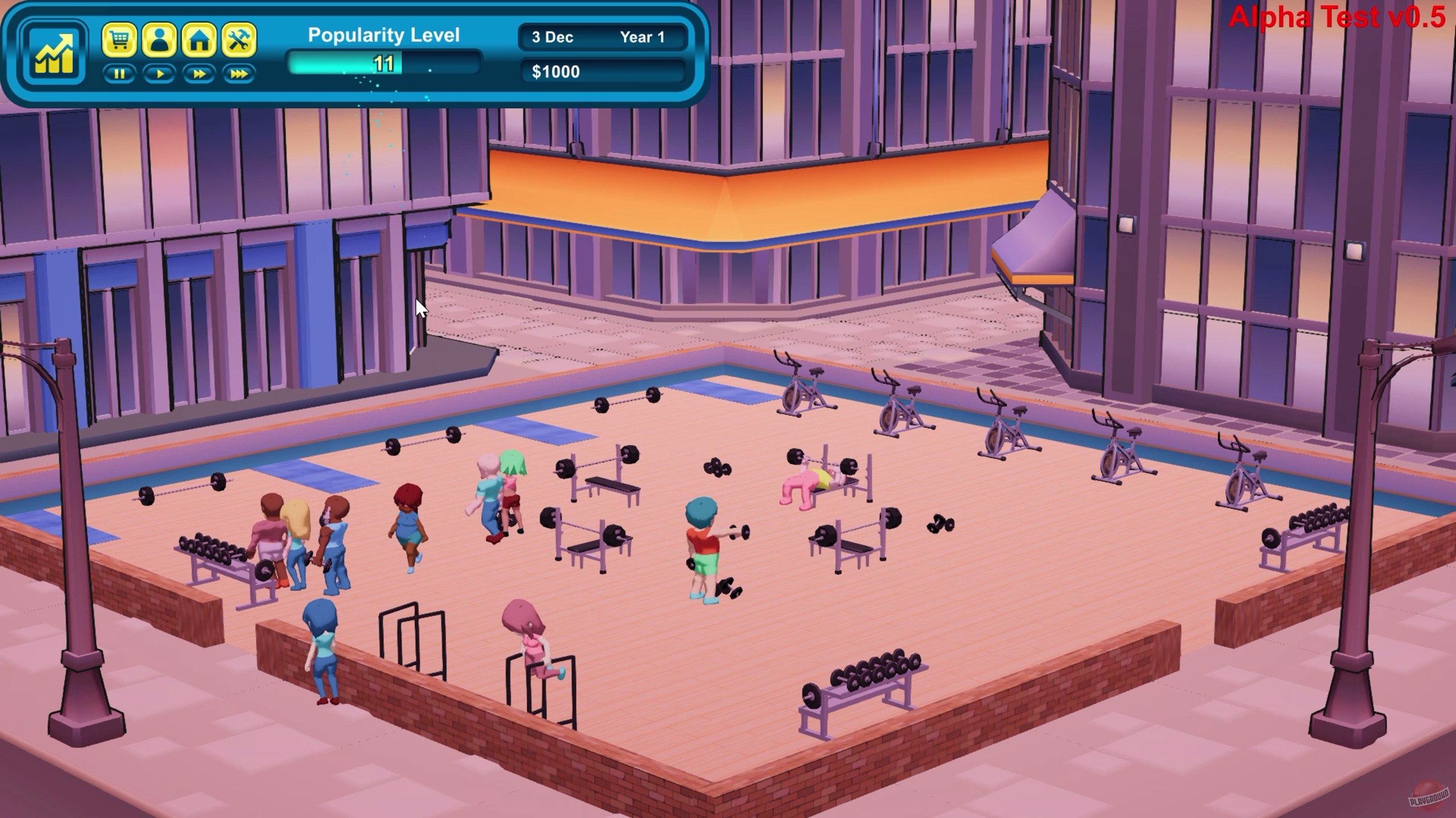Enable triple fast-forward speed
This screenshot has height=818, width=1456.
(239, 73)
